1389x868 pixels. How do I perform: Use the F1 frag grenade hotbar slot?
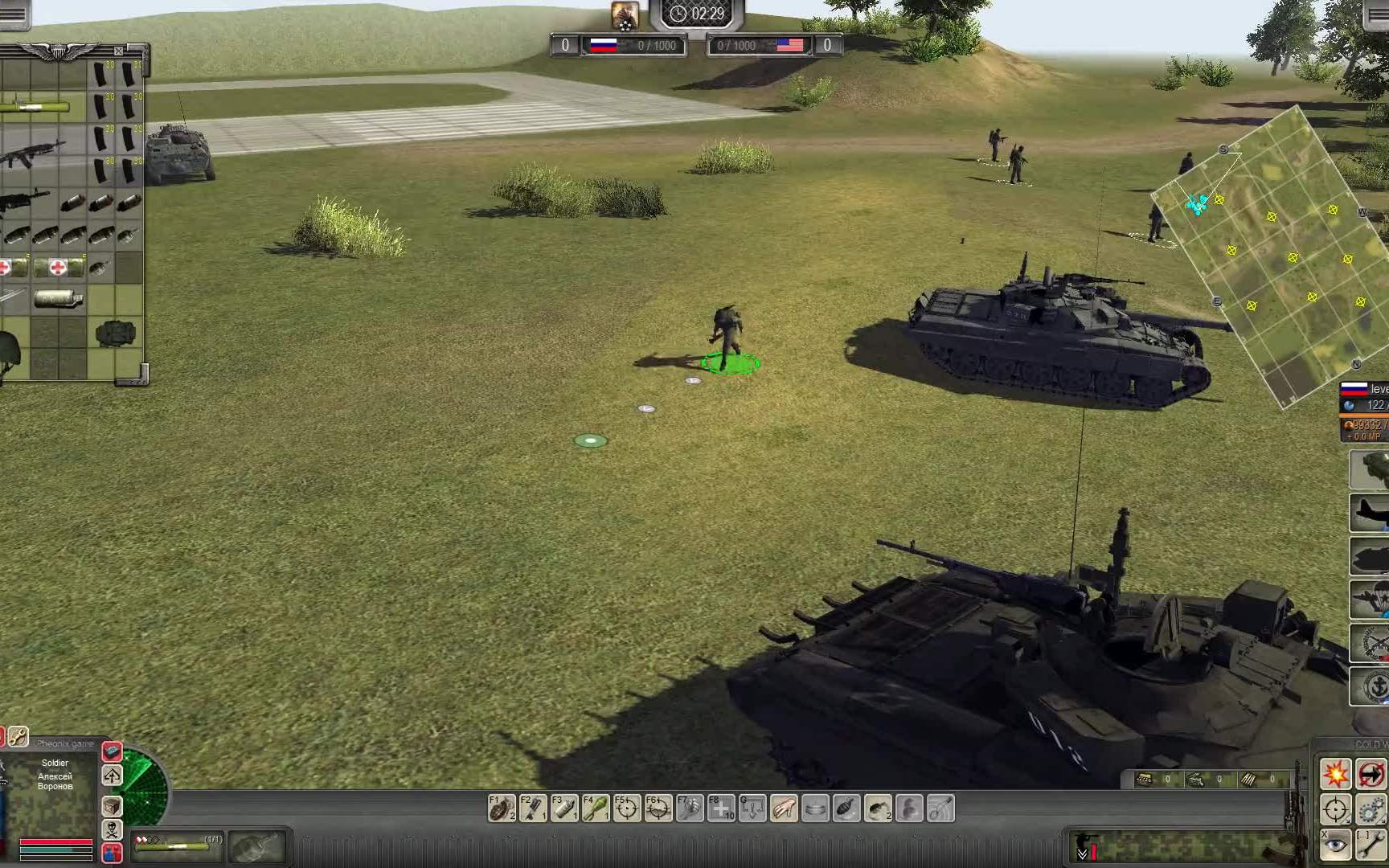point(502,809)
